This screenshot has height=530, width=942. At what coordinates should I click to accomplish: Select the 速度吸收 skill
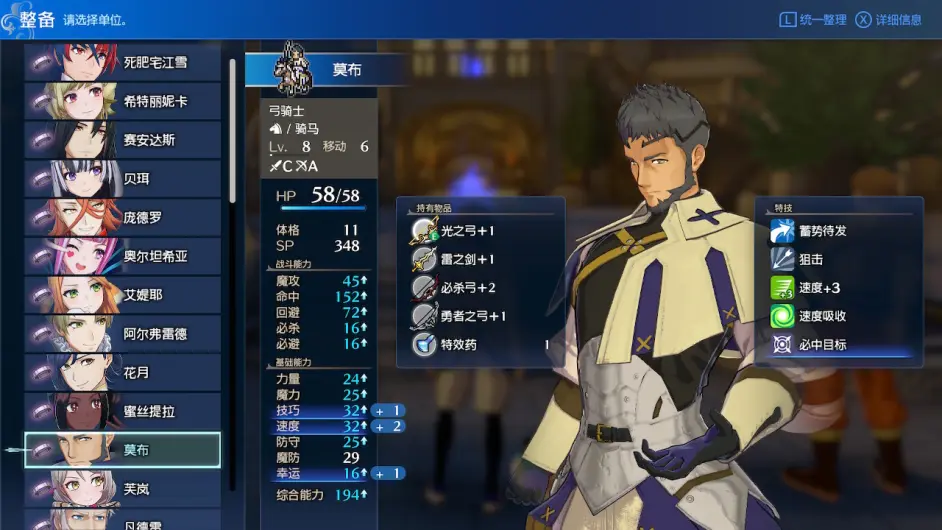pos(822,316)
